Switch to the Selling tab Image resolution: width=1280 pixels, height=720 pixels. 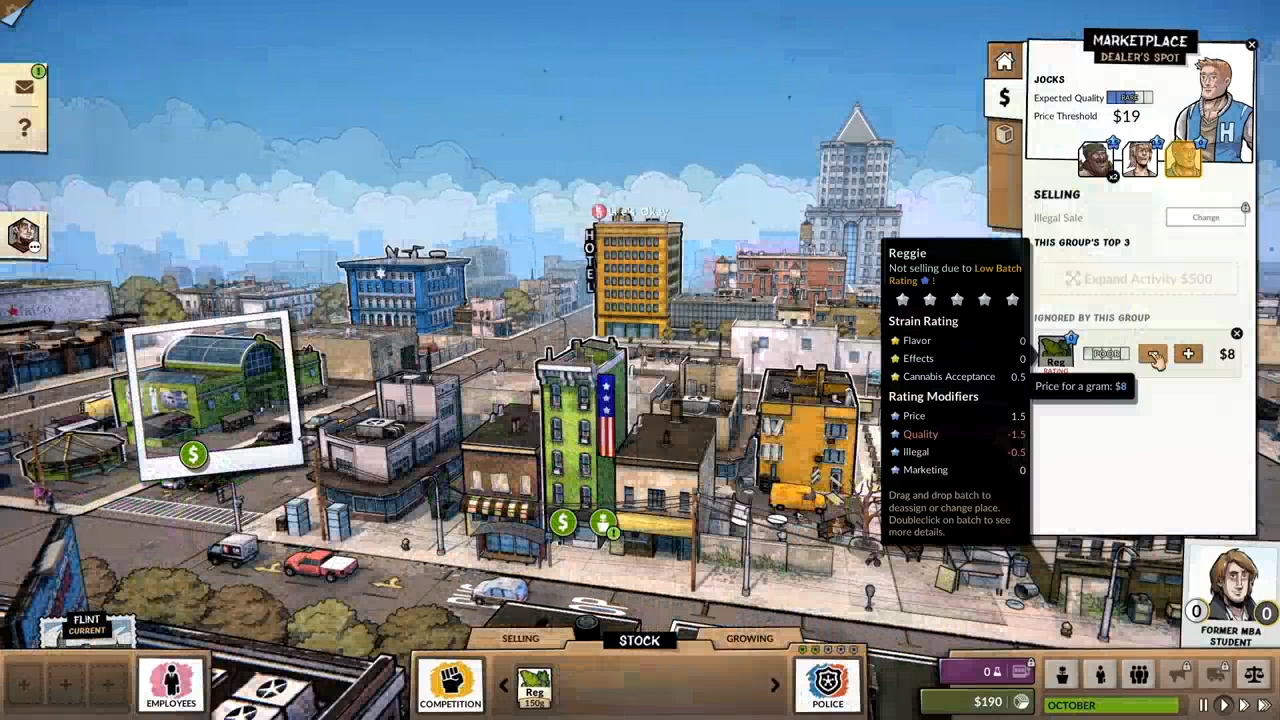[x=520, y=639]
